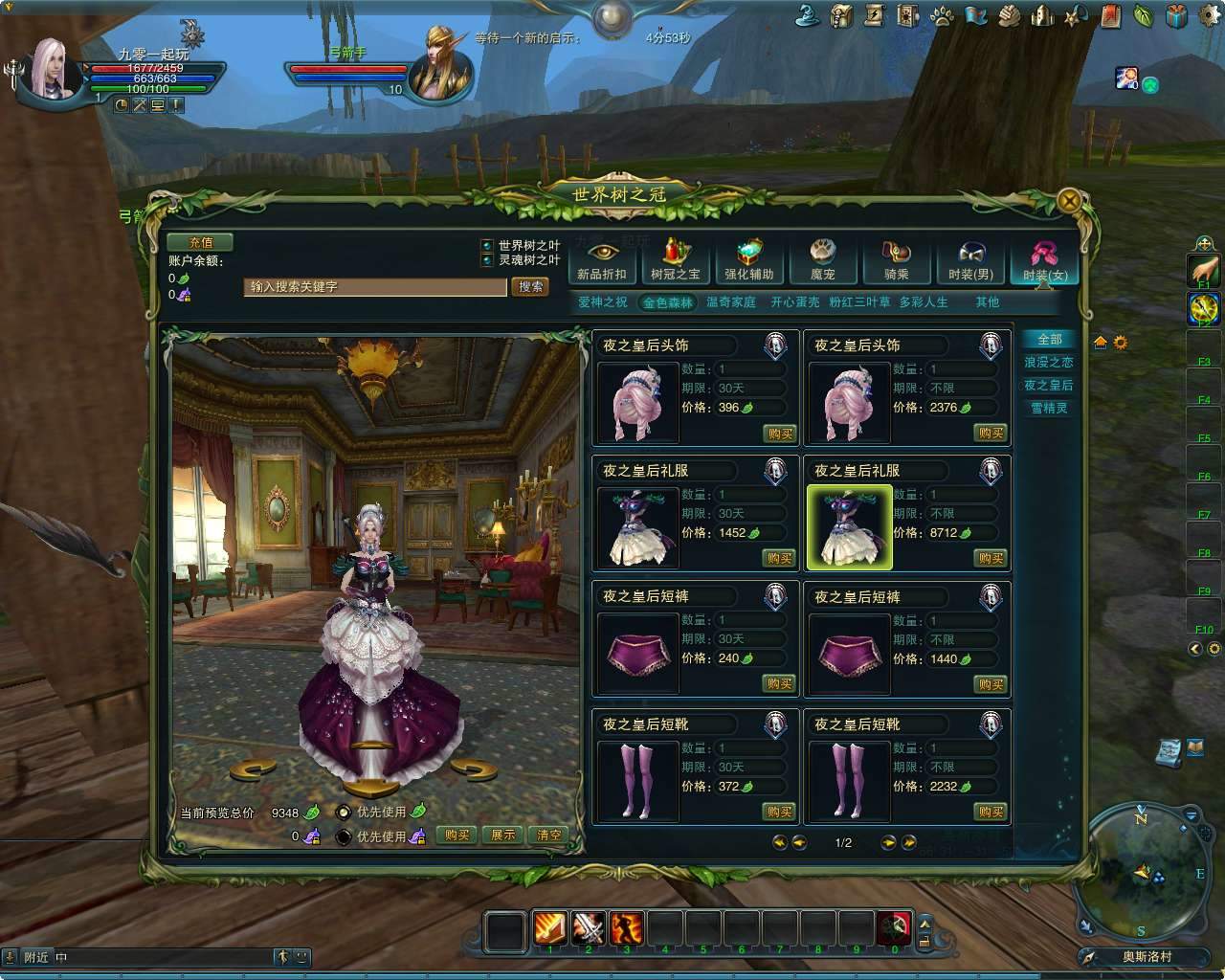Open the 附近 chat channel dropdown
The image size is (1225, 980).
coord(37,956)
